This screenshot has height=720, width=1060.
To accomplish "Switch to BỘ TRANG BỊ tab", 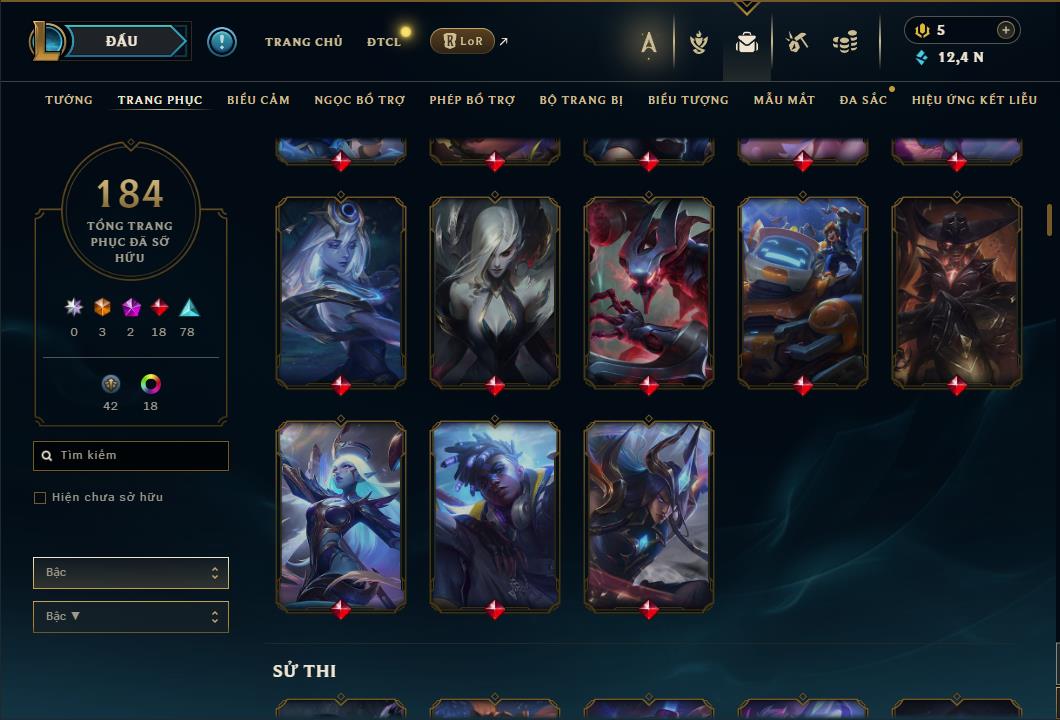I will (x=581, y=100).
